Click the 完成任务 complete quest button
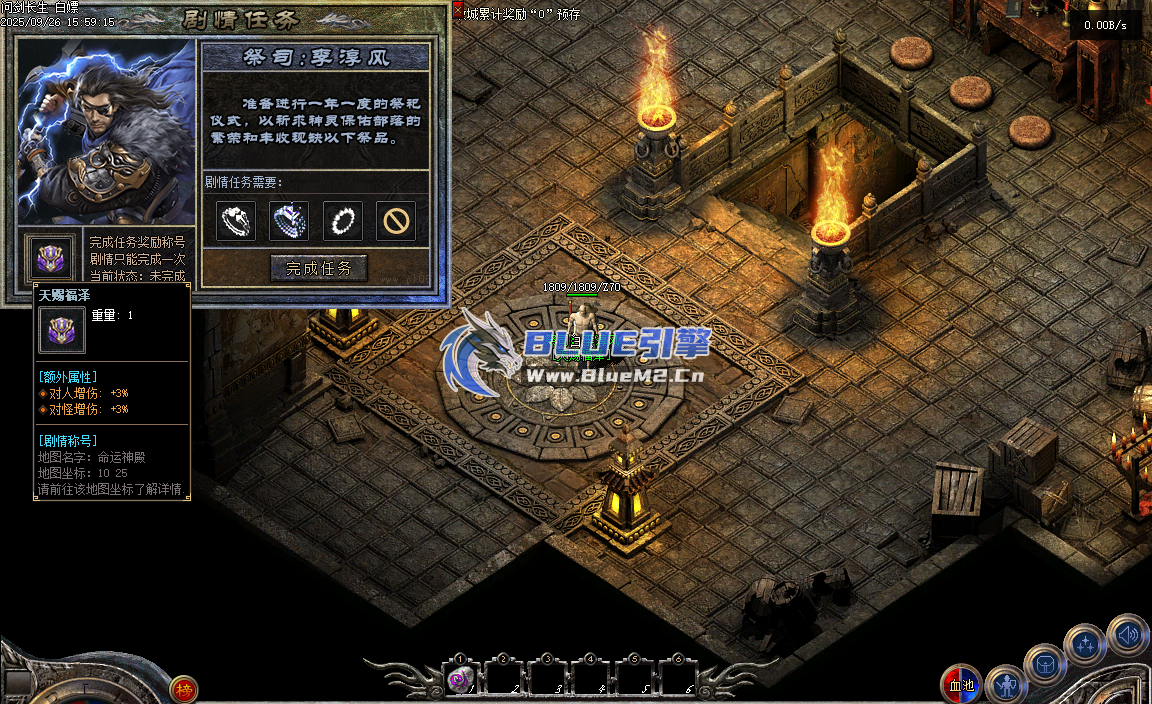The width and height of the screenshot is (1152, 704). click(x=319, y=268)
